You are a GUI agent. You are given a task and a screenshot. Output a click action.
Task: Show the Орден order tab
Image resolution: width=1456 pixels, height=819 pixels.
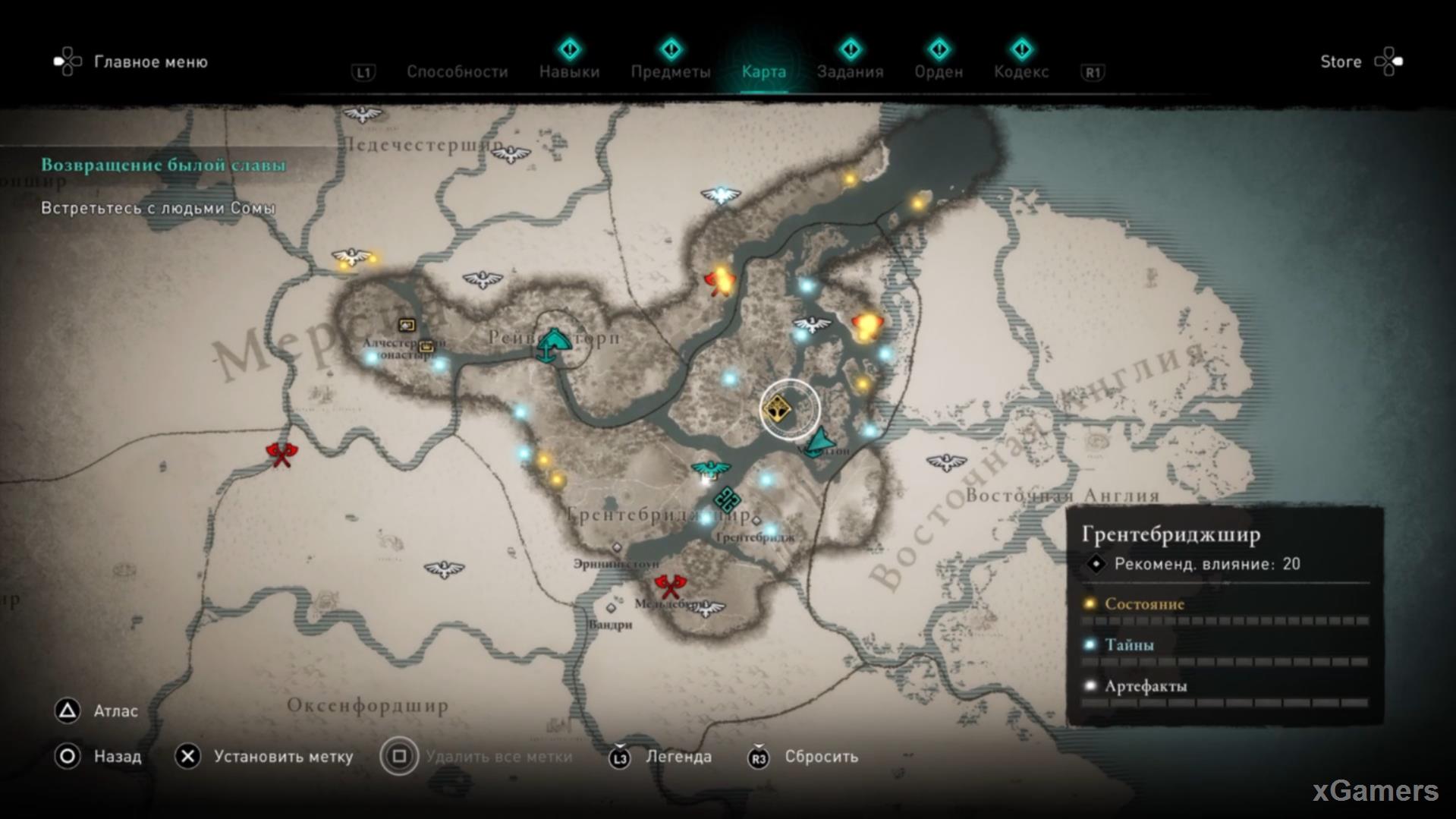tap(939, 72)
